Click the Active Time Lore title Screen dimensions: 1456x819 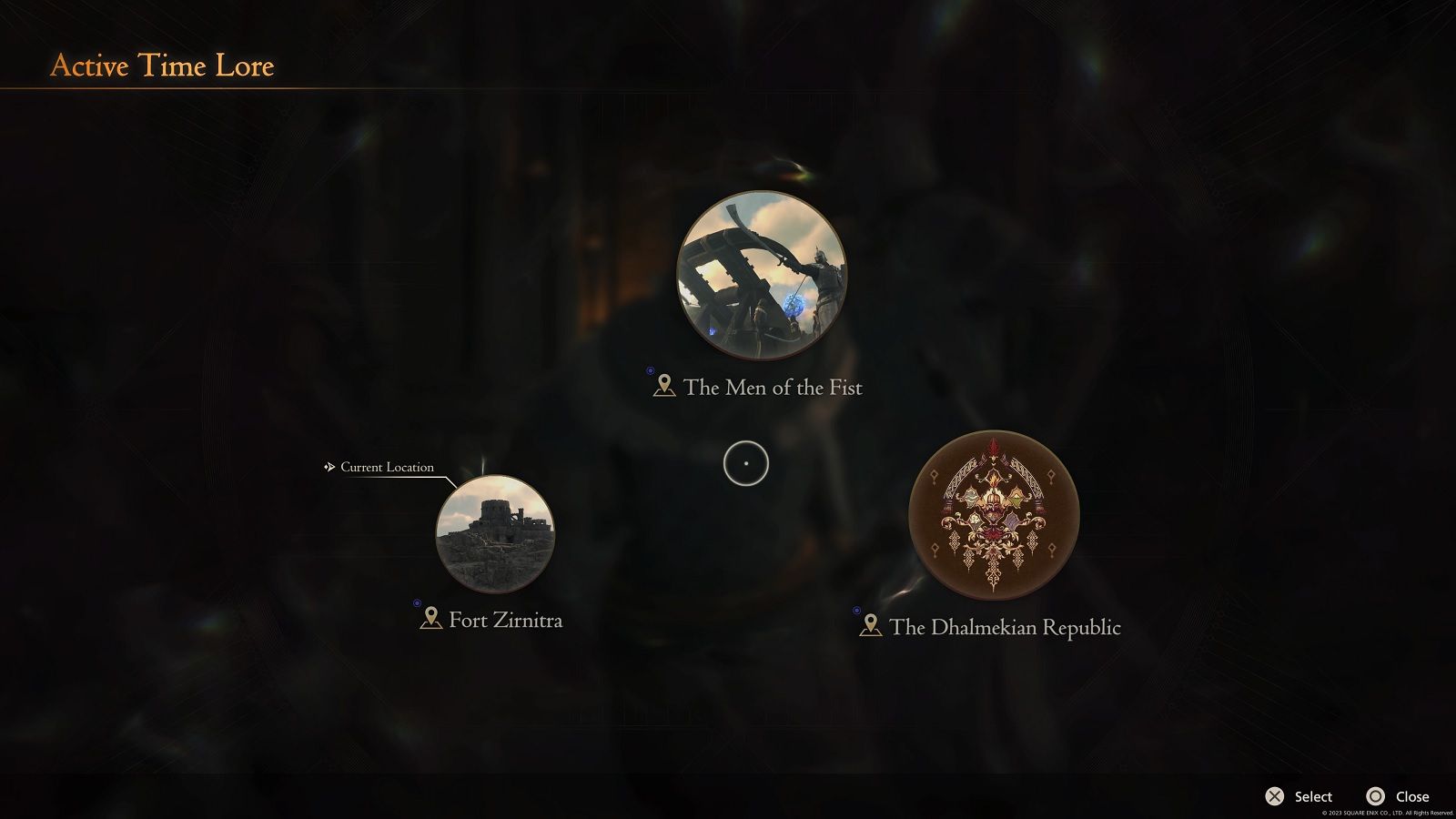click(163, 66)
